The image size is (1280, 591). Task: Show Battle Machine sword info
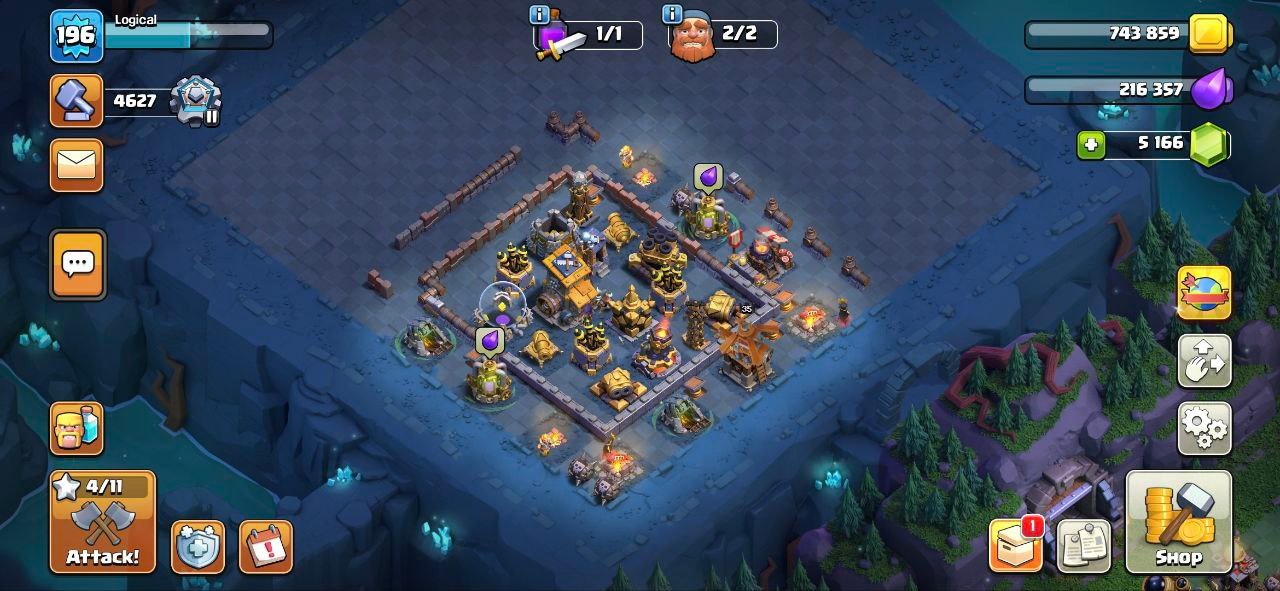click(x=539, y=14)
